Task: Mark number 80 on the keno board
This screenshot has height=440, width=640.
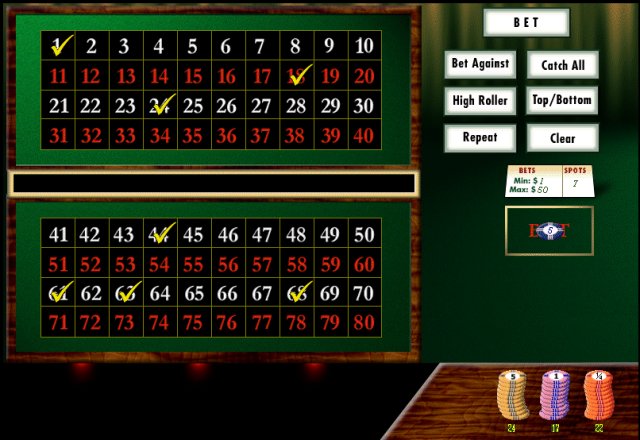Action: tap(364, 324)
